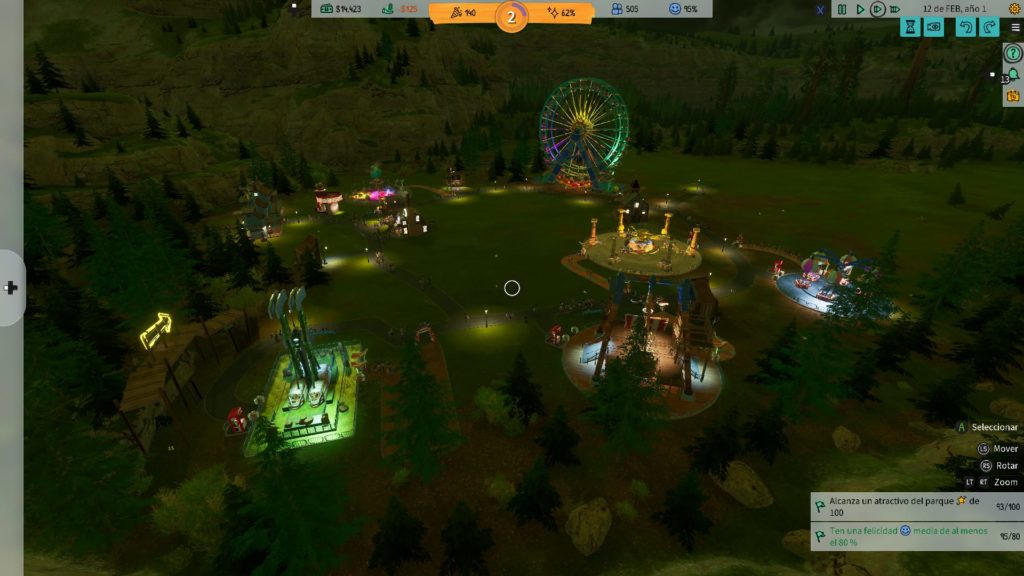Set game speed to normal play
1024x576 pixels.
point(859,9)
